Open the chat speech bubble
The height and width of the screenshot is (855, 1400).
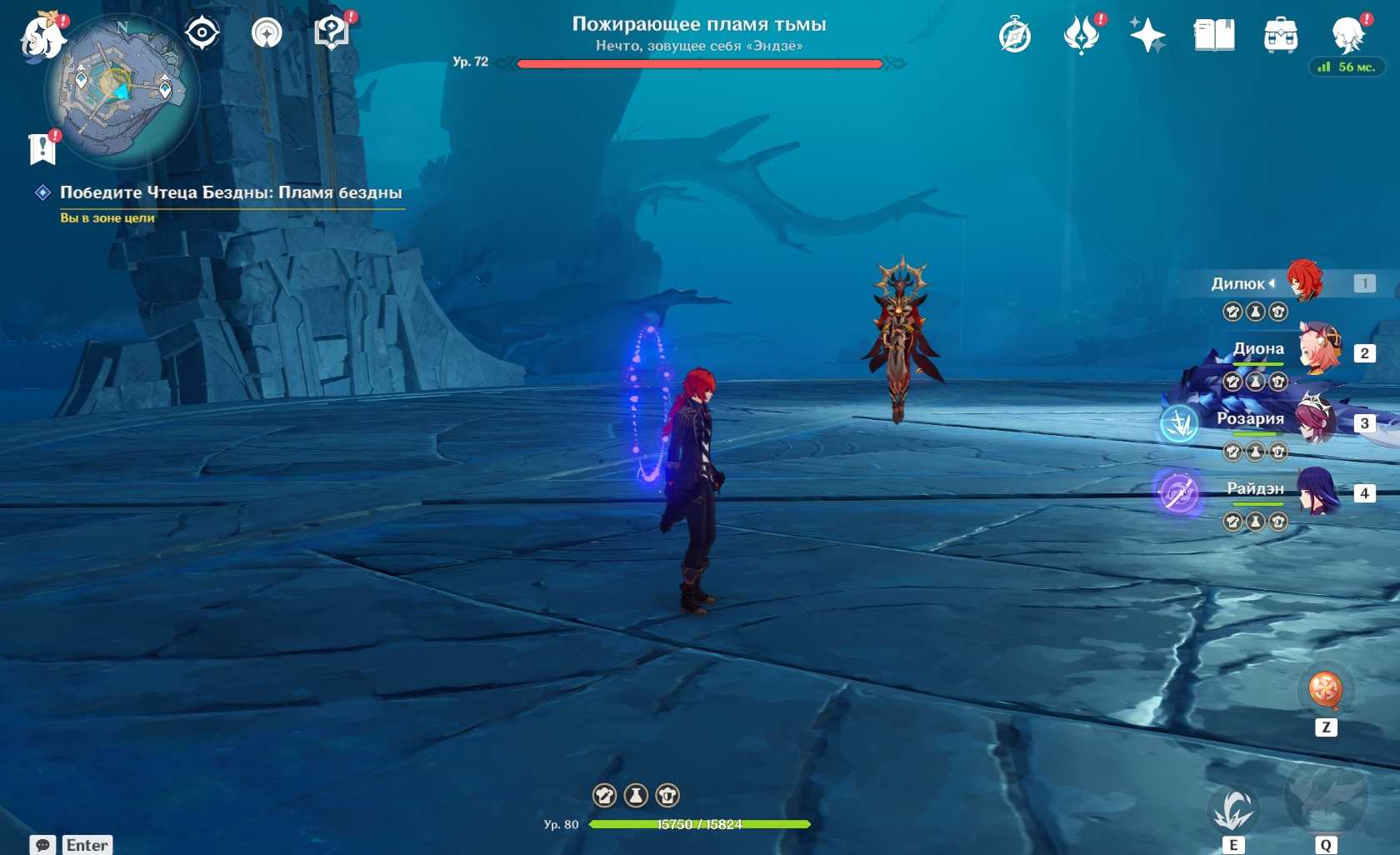42,845
